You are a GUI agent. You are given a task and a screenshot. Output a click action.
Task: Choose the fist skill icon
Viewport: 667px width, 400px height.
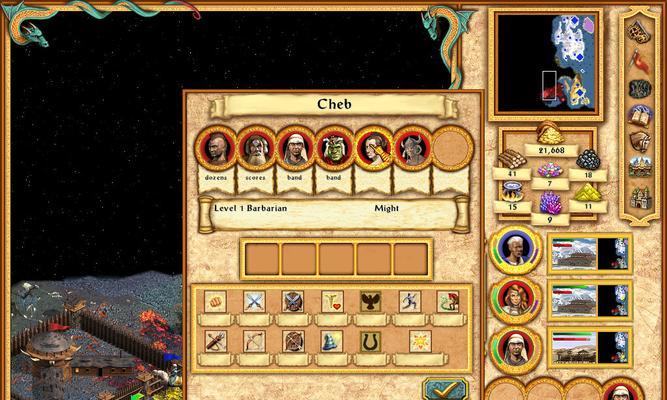click(215, 300)
